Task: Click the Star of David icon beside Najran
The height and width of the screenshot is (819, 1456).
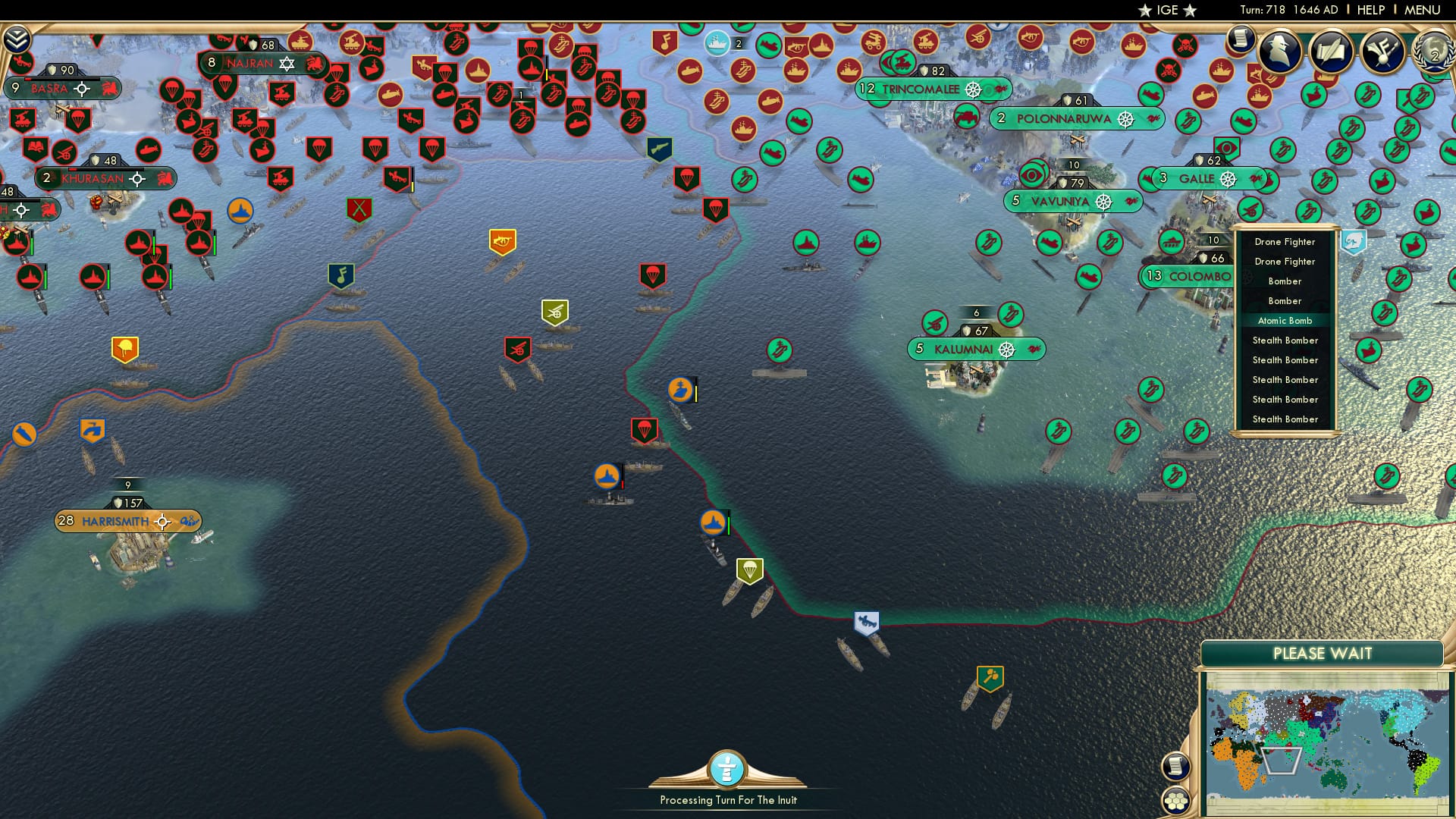Action: point(285,64)
